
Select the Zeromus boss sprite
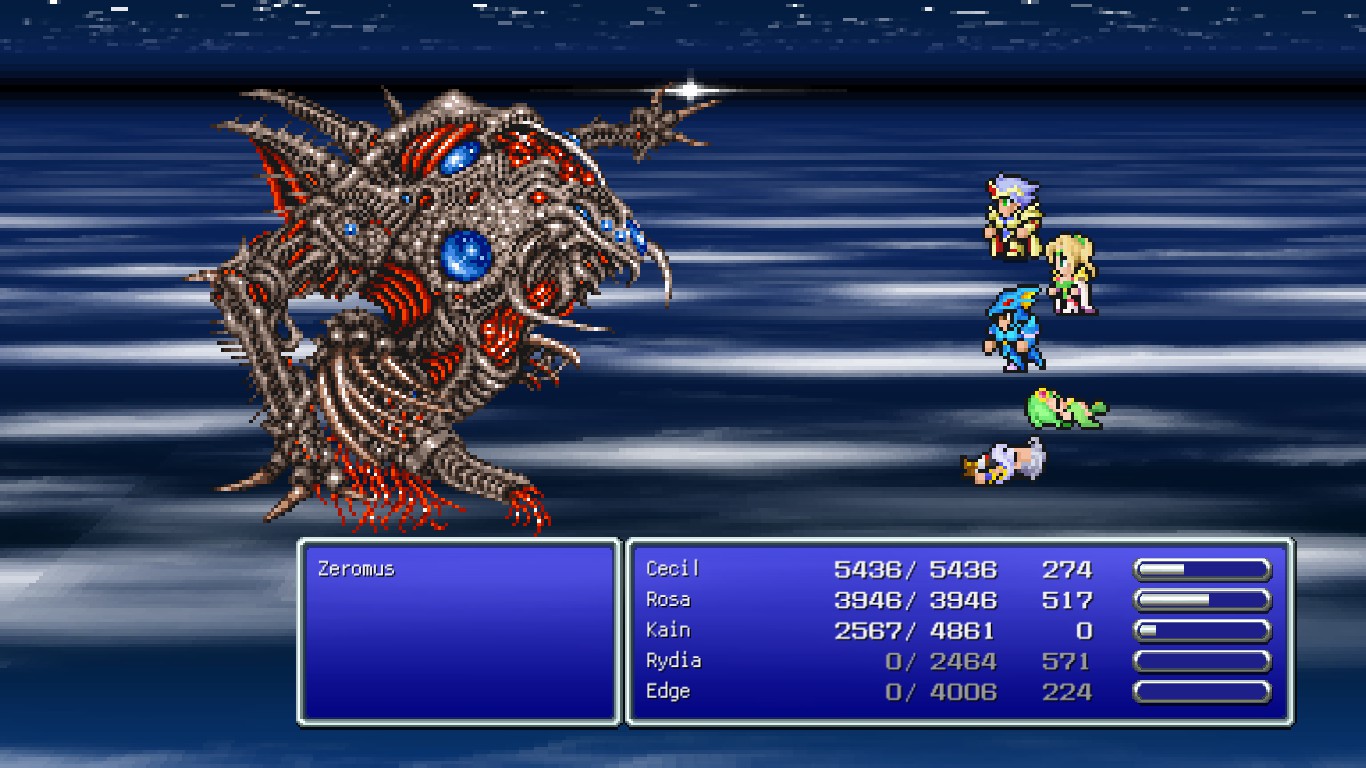420,300
